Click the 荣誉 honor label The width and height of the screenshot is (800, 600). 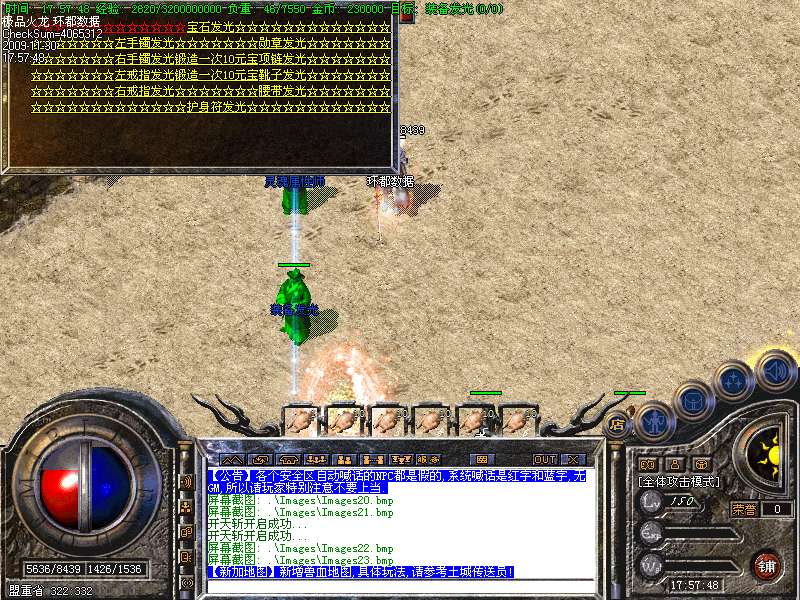pyautogui.click(x=745, y=509)
